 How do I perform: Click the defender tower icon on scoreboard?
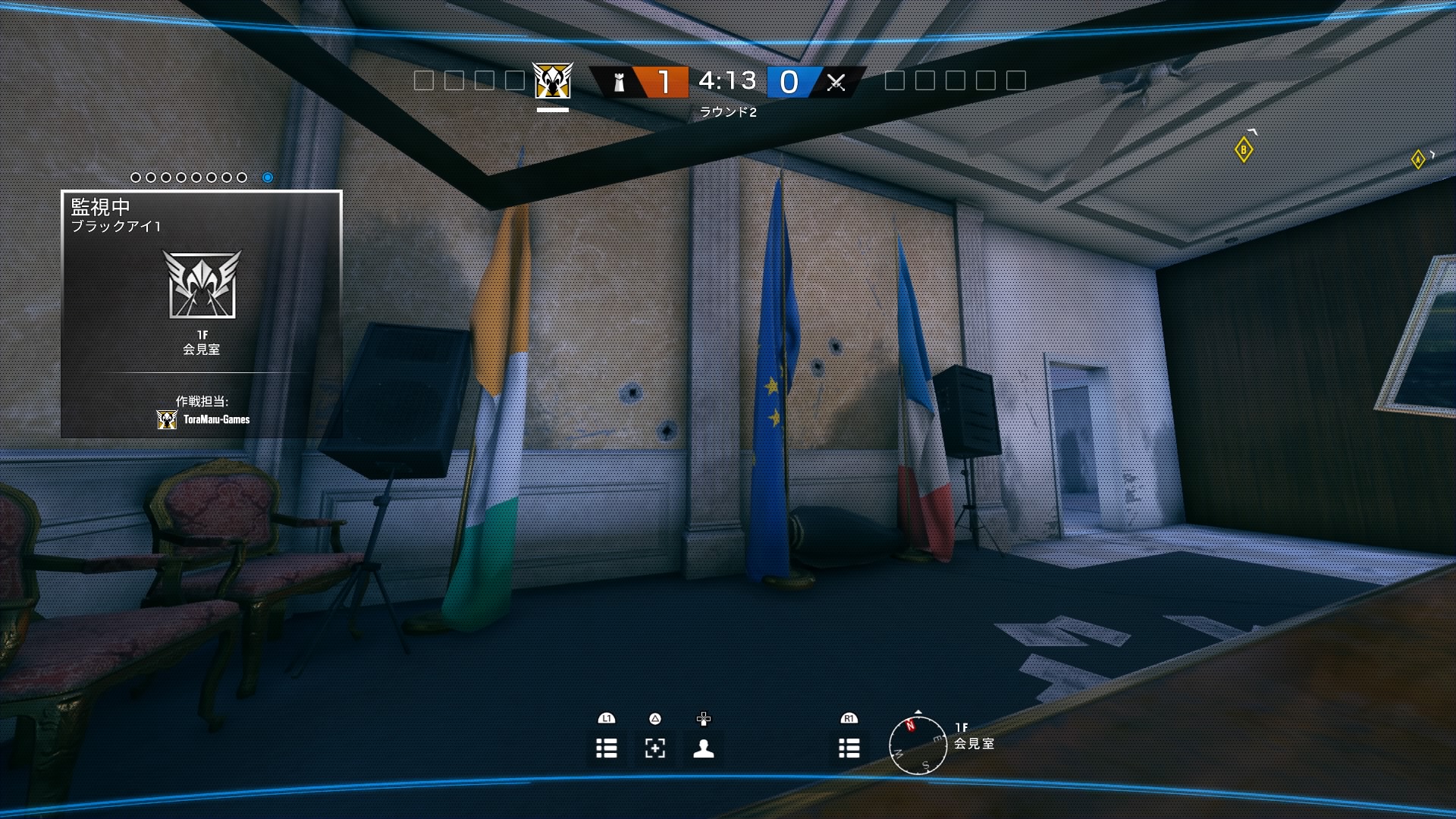(618, 81)
